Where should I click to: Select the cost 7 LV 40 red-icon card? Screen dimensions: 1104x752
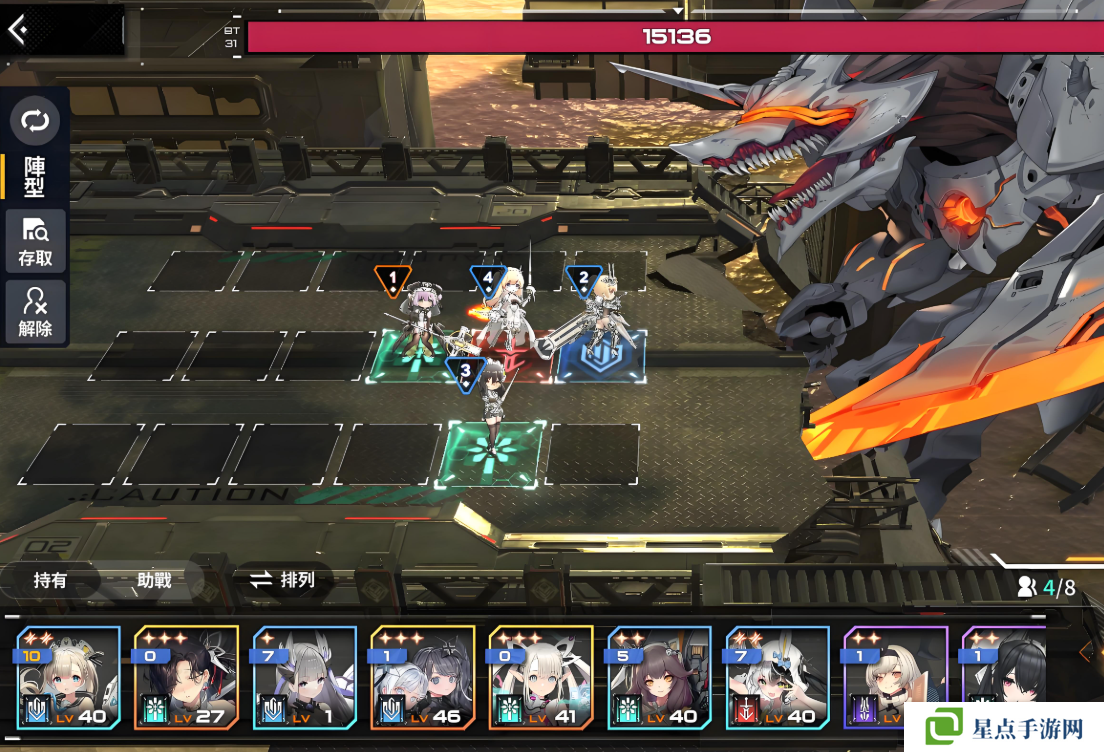(776, 677)
